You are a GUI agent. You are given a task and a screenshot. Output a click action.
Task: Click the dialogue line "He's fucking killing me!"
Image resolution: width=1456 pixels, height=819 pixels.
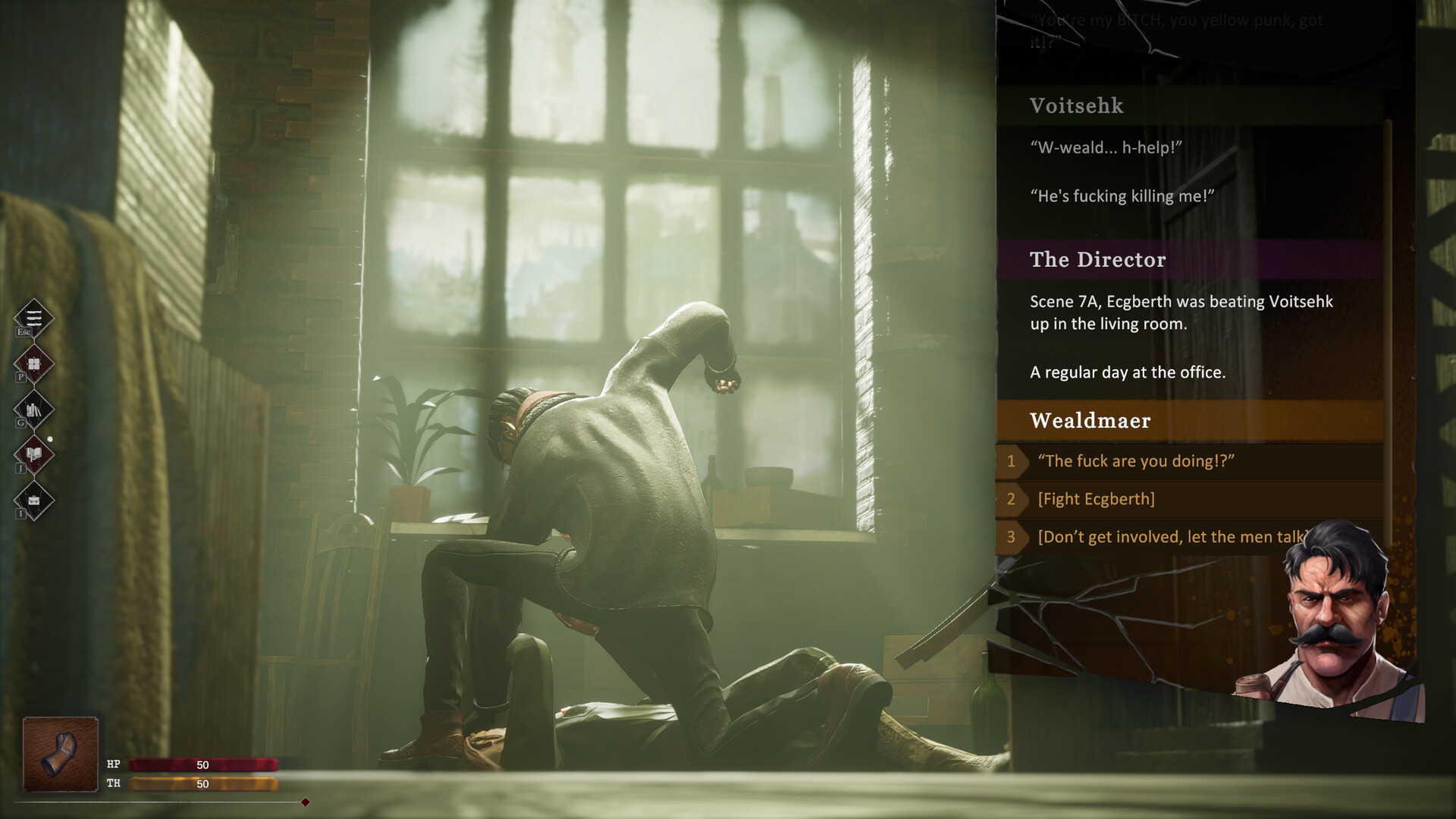pyautogui.click(x=1122, y=195)
